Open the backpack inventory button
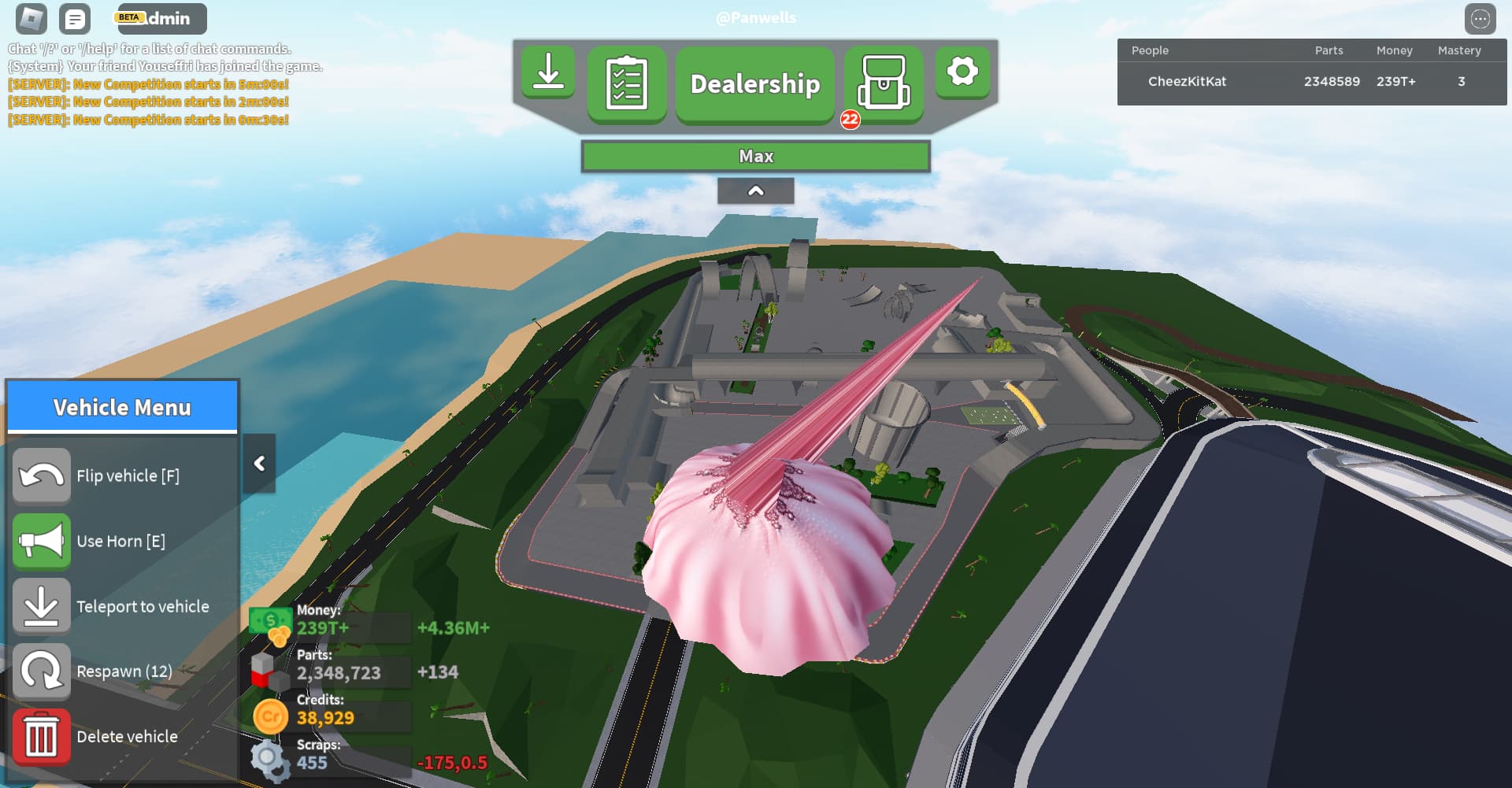 884,83
